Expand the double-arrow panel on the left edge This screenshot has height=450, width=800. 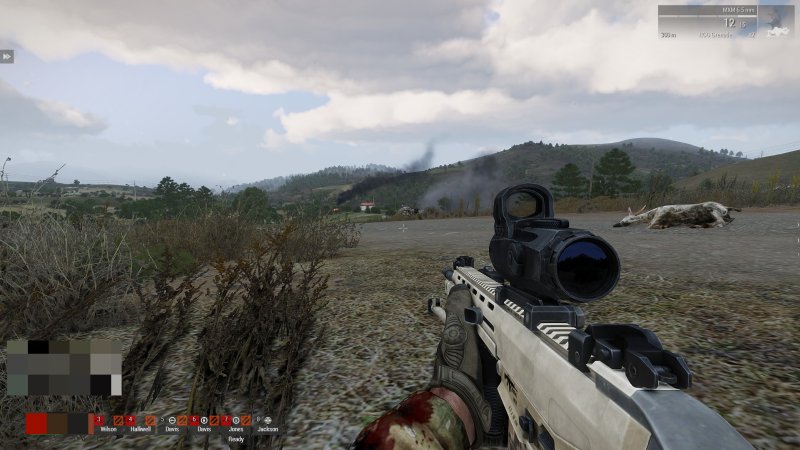point(6,56)
